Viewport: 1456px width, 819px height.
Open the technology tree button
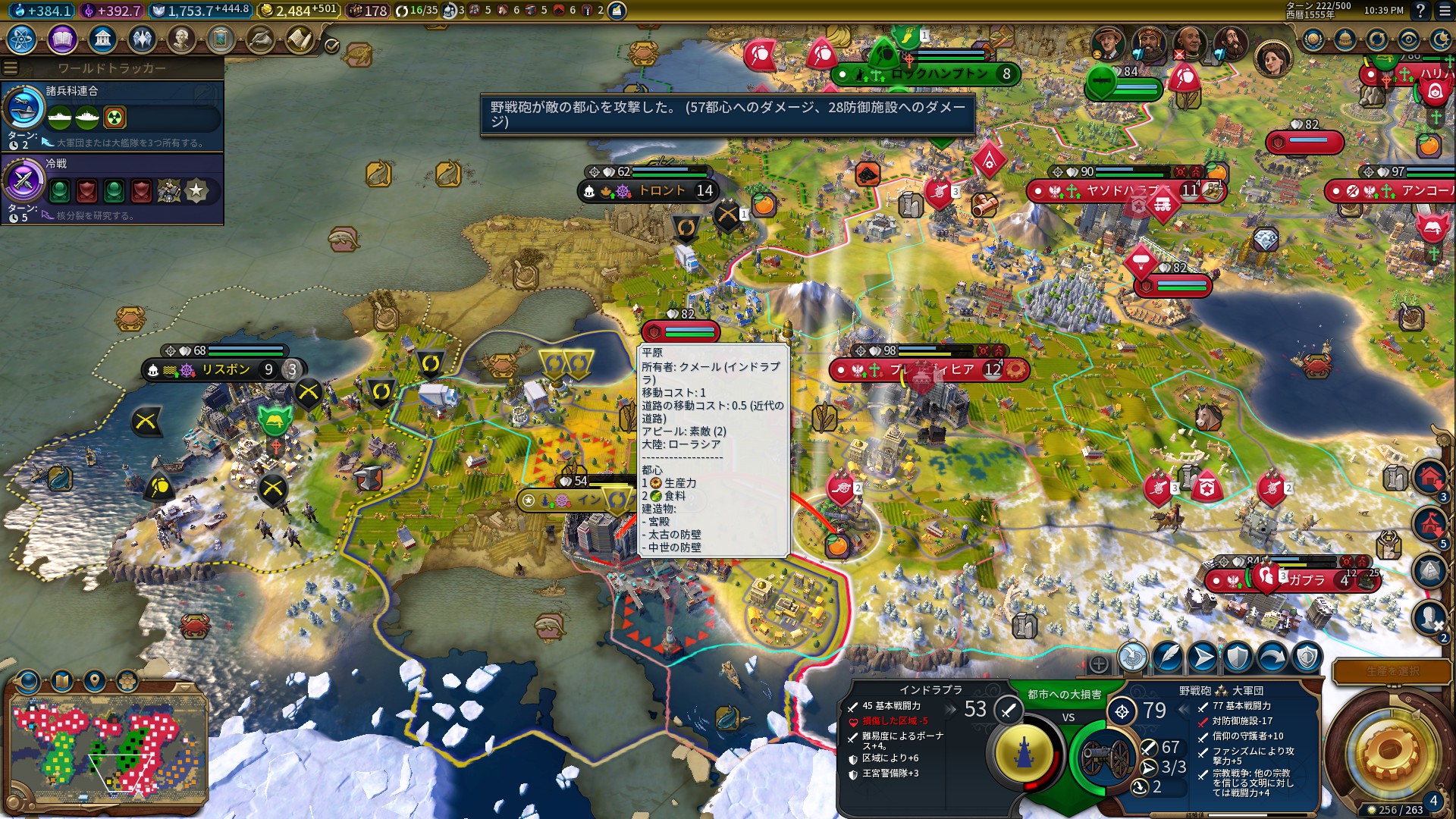[22, 39]
